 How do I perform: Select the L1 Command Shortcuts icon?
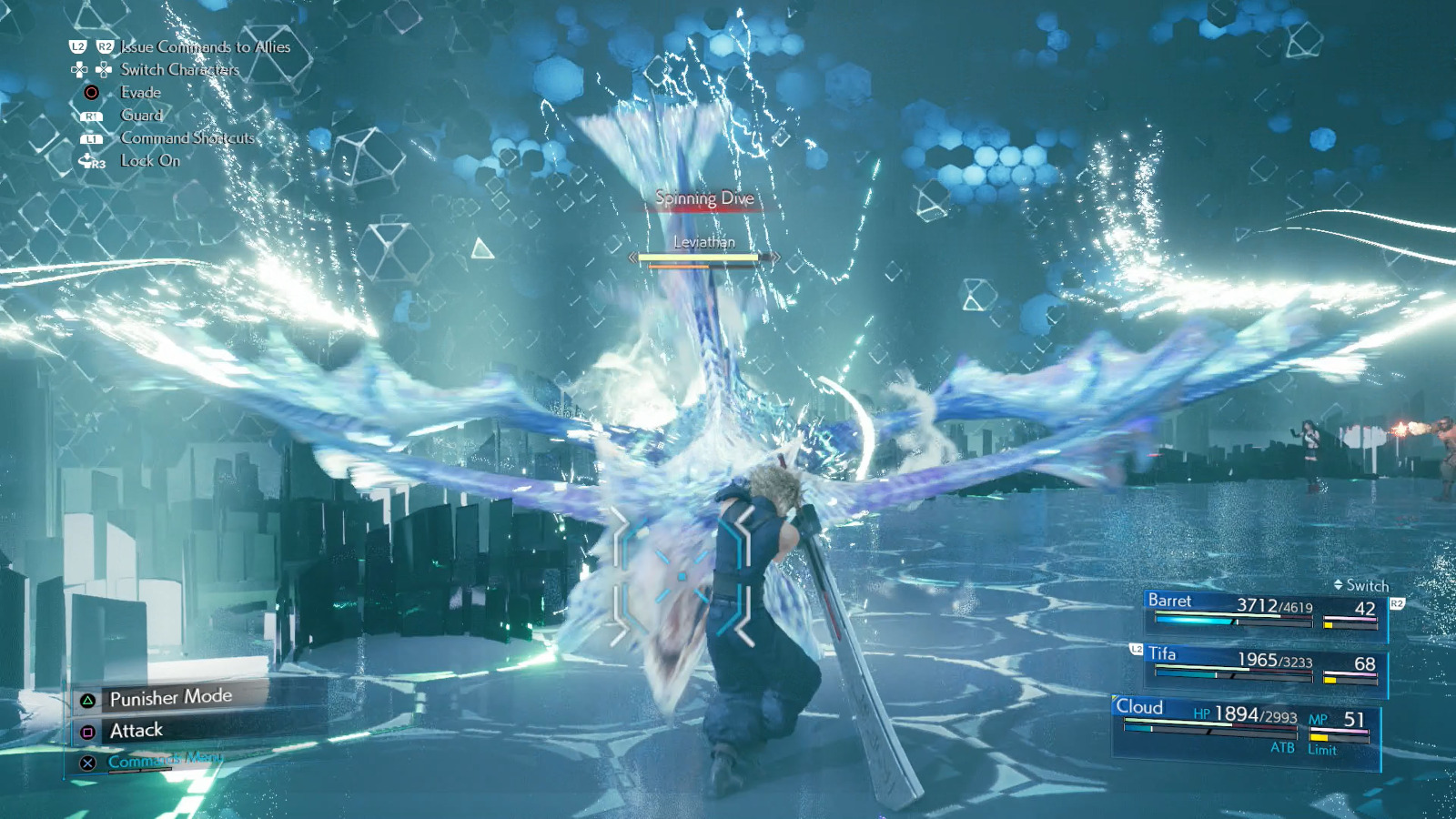pos(90,138)
